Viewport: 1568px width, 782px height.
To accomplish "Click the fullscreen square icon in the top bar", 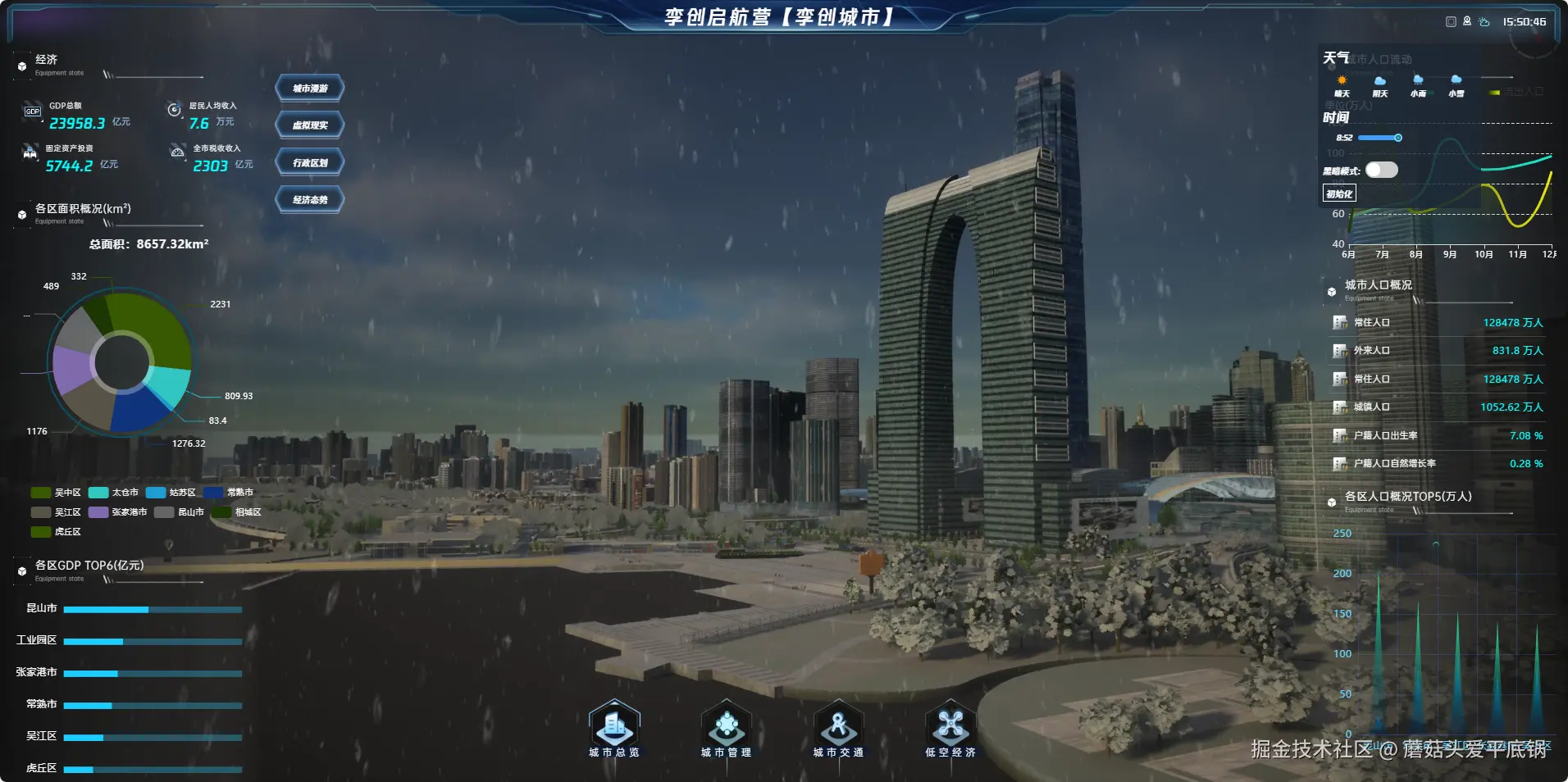I will pyautogui.click(x=1451, y=22).
